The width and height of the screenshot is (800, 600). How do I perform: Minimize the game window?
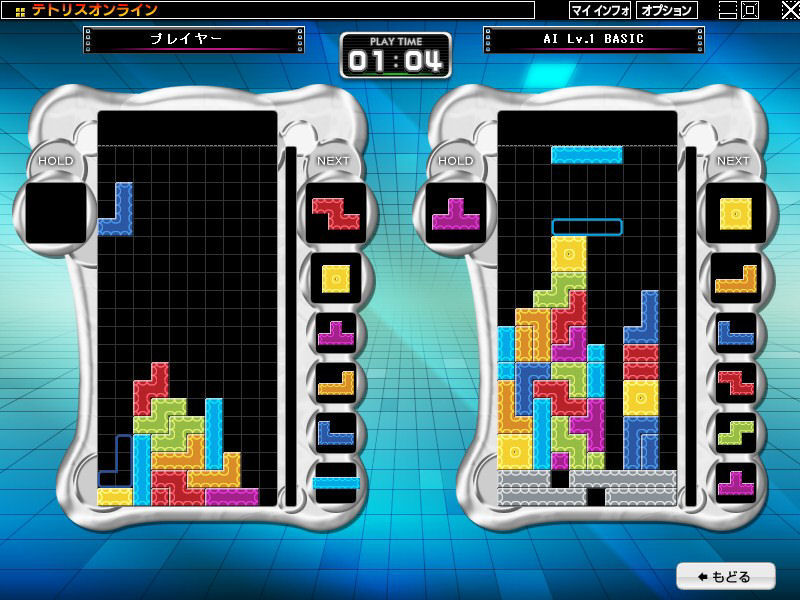tap(727, 10)
